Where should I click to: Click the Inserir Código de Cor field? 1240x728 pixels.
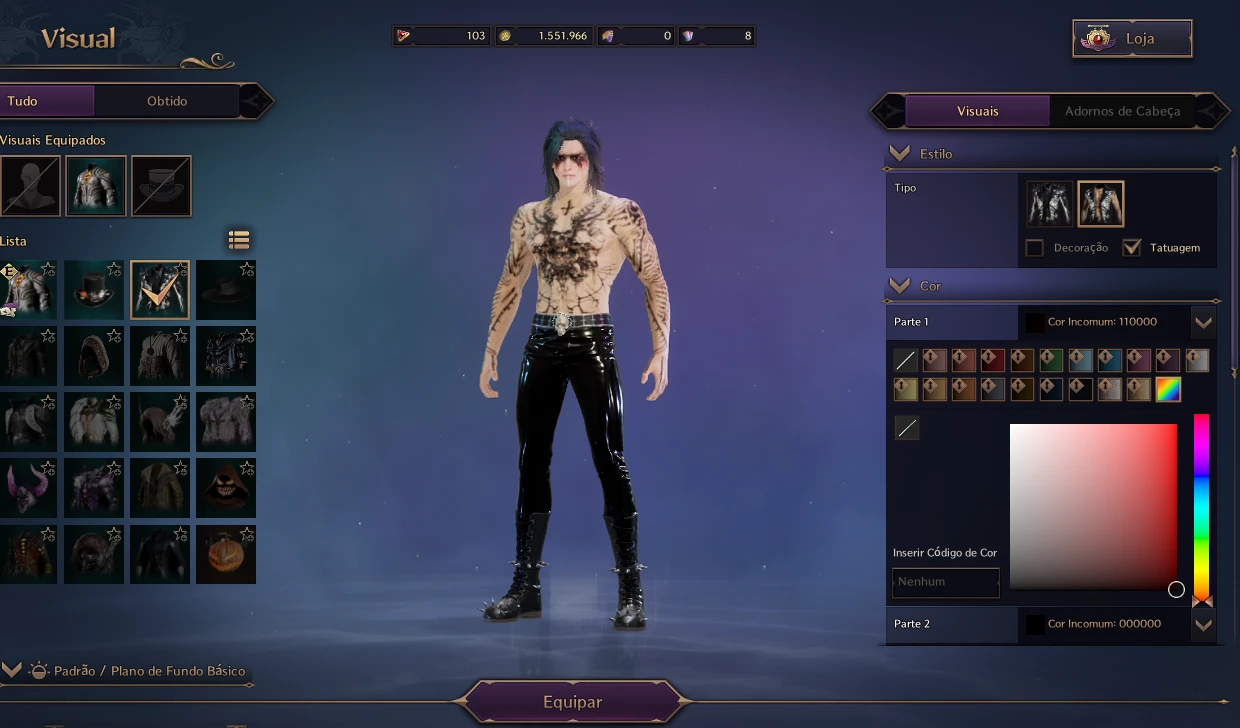(945, 582)
